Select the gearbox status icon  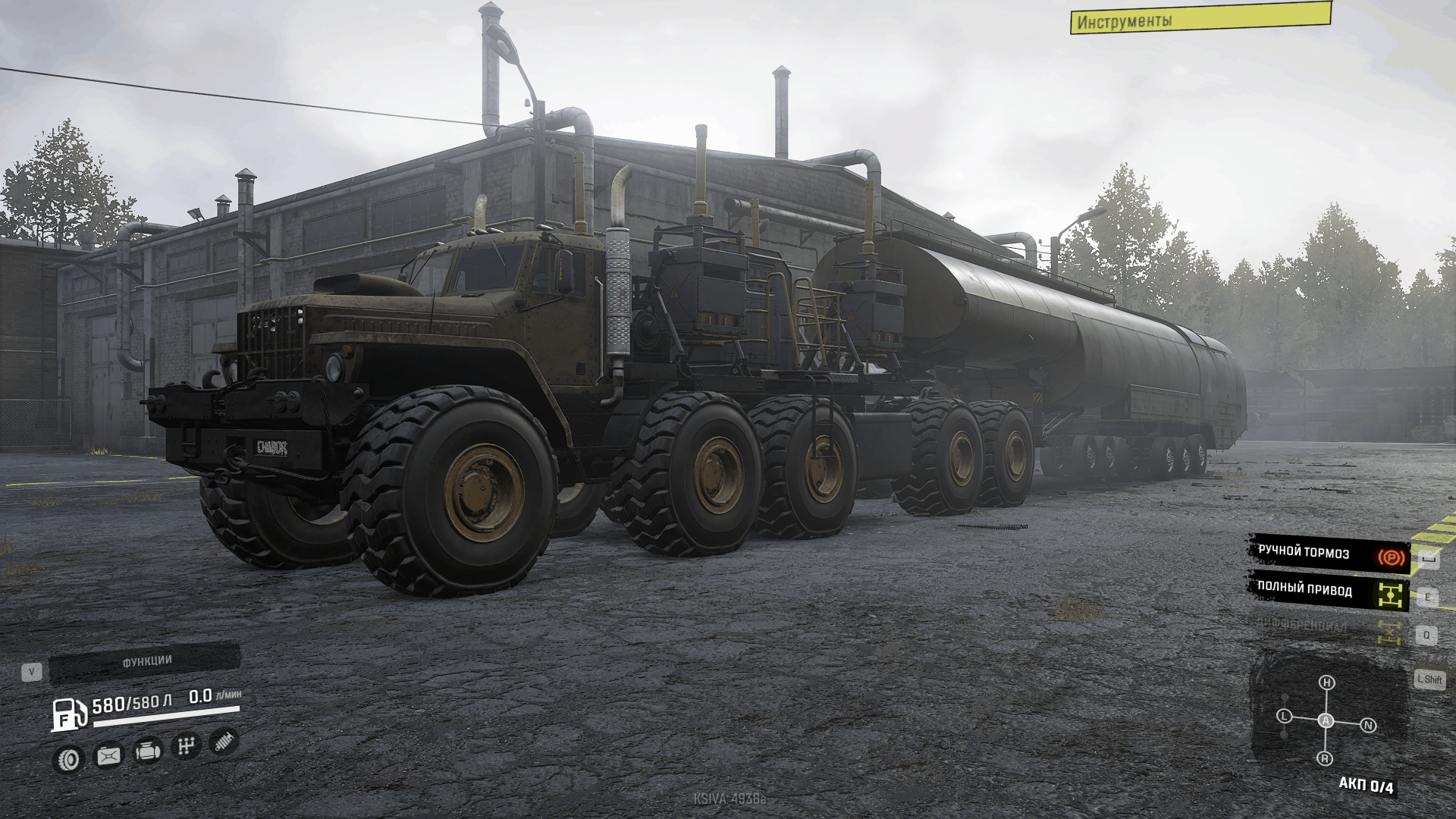tap(186, 746)
